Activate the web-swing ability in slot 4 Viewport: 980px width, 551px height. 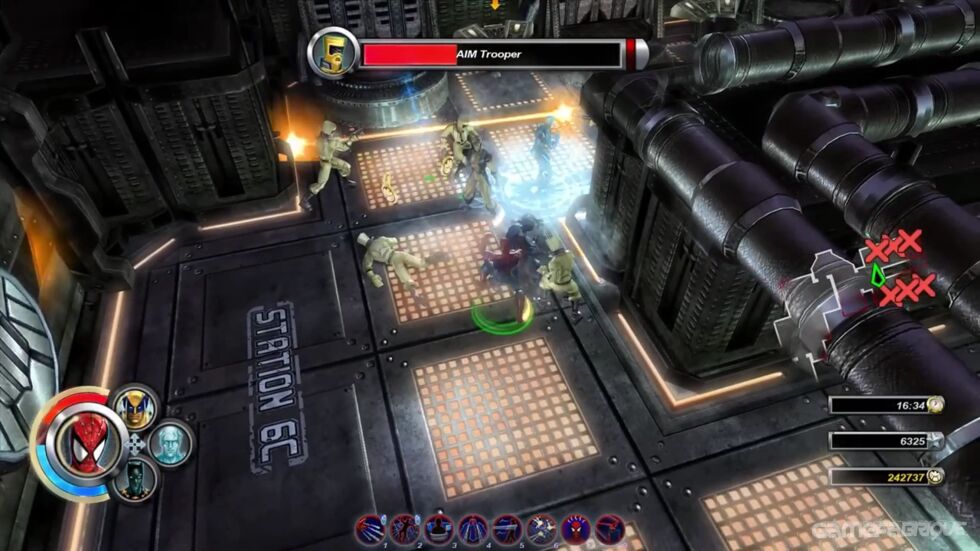472,529
